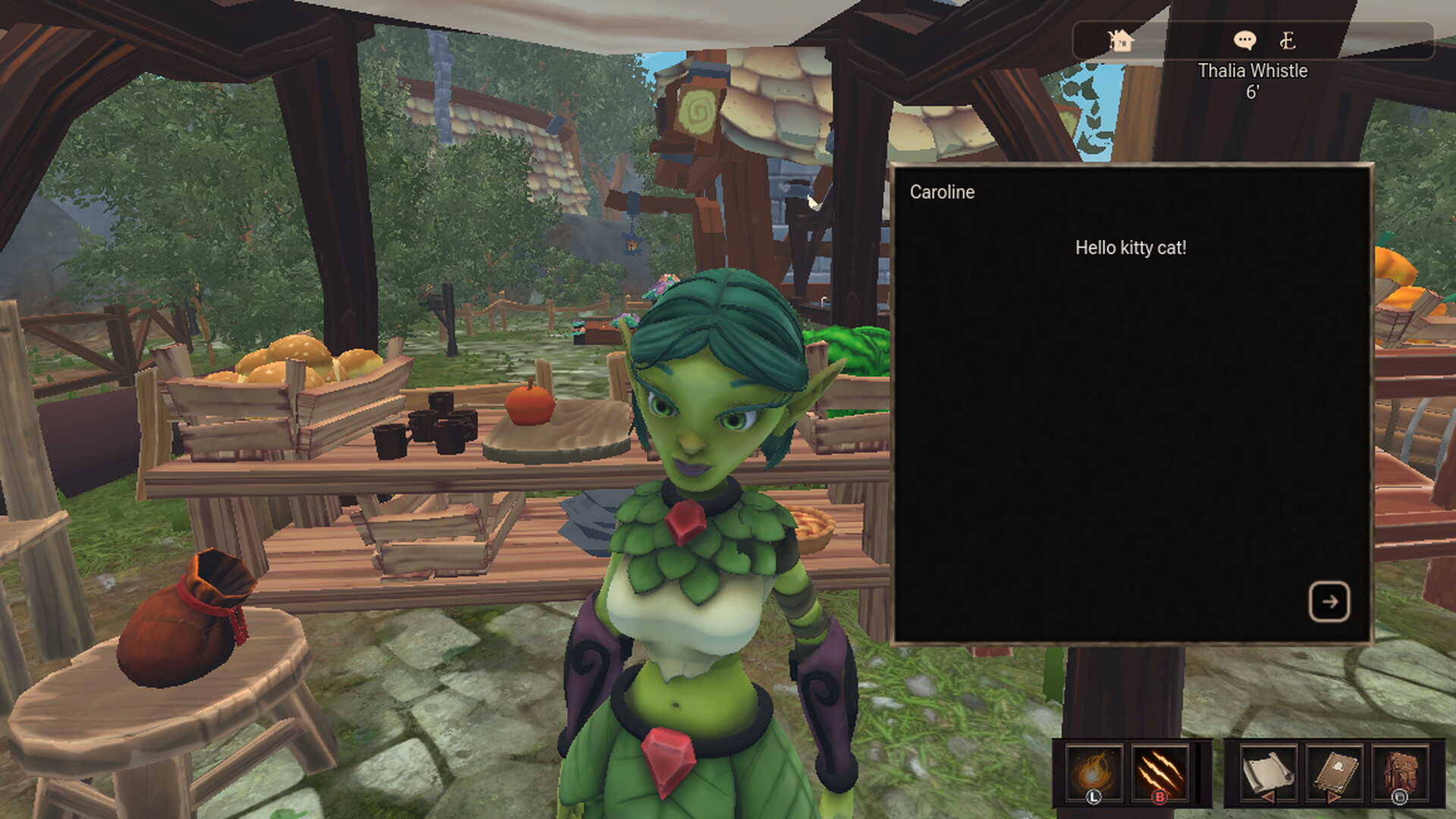1456x819 pixels.
Task: Click the 'Hello kitty cat!' dialog text
Action: tap(1131, 247)
